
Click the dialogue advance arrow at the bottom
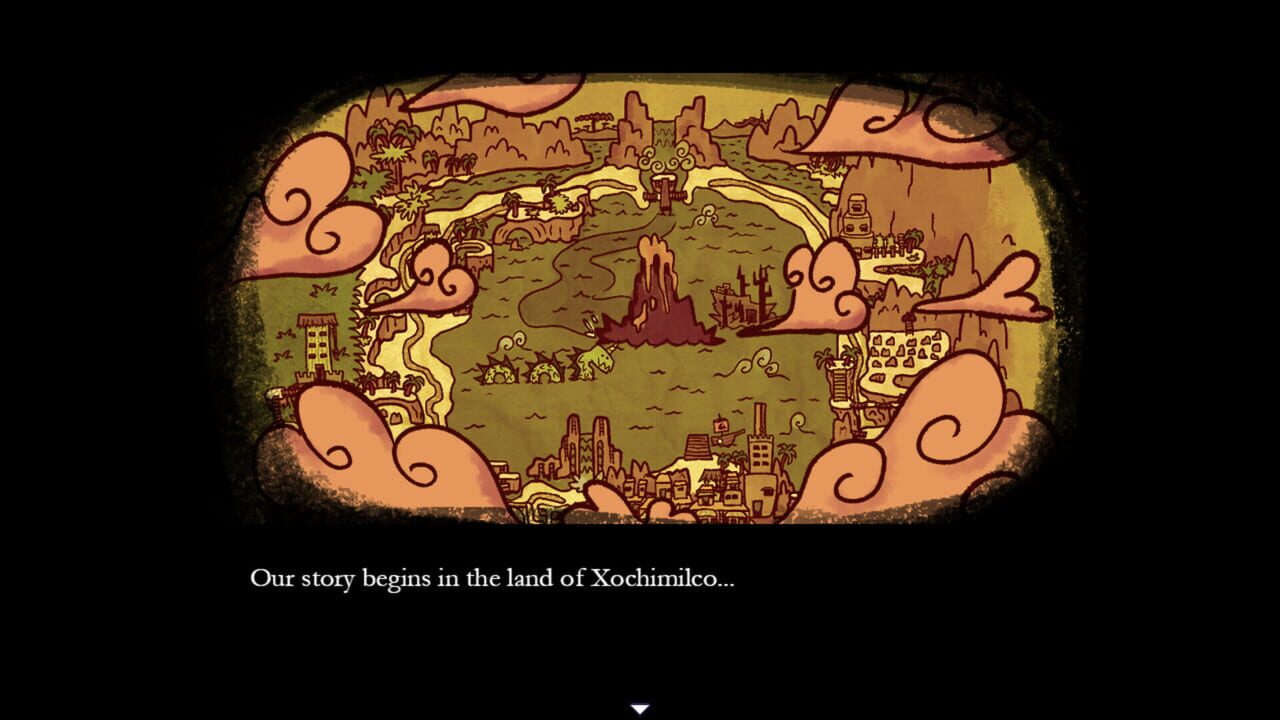point(639,707)
